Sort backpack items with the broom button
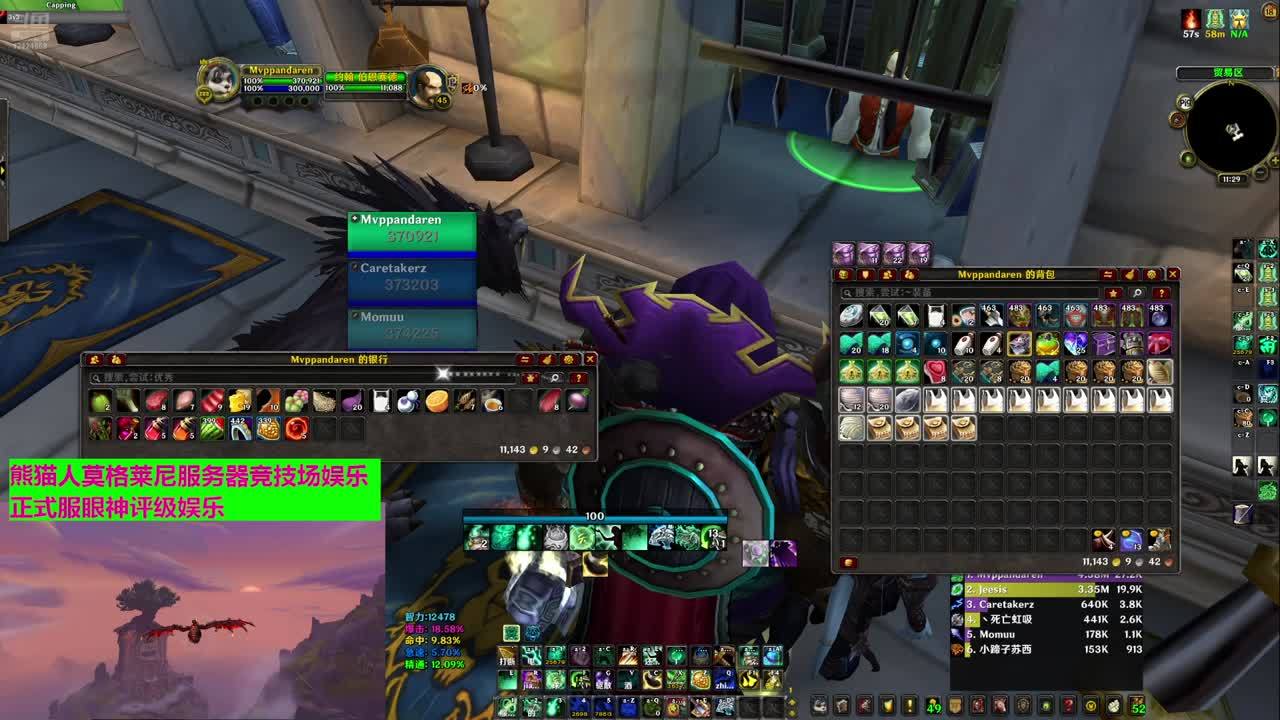This screenshot has height=720, width=1280. pyautogui.click(x=1130, y=274)
